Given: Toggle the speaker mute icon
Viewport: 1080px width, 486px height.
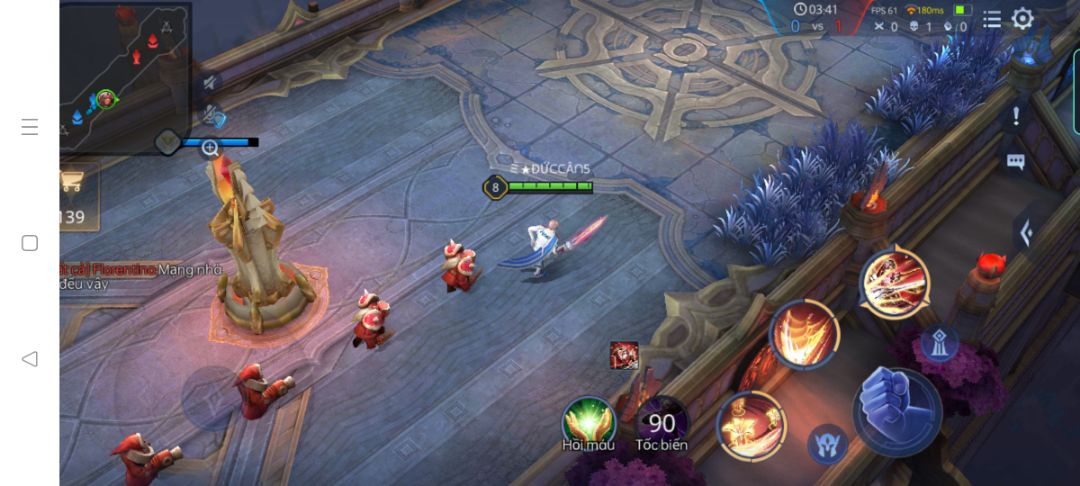Looking at the screenshot, I should click(x=210, y=83).
